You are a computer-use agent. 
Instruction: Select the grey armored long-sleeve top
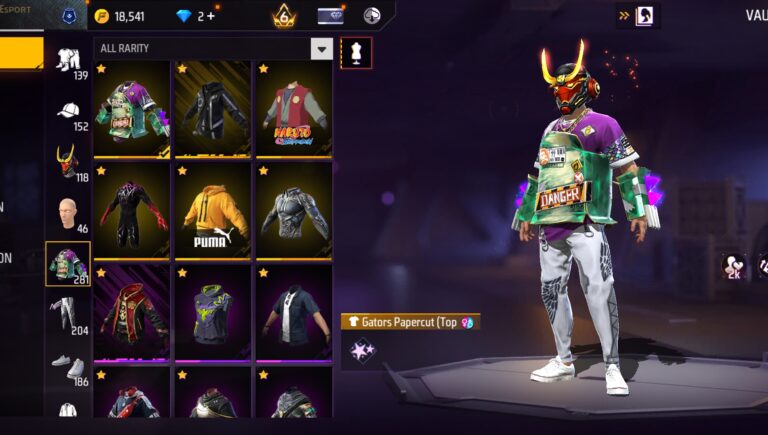click(x=293, y=211)
